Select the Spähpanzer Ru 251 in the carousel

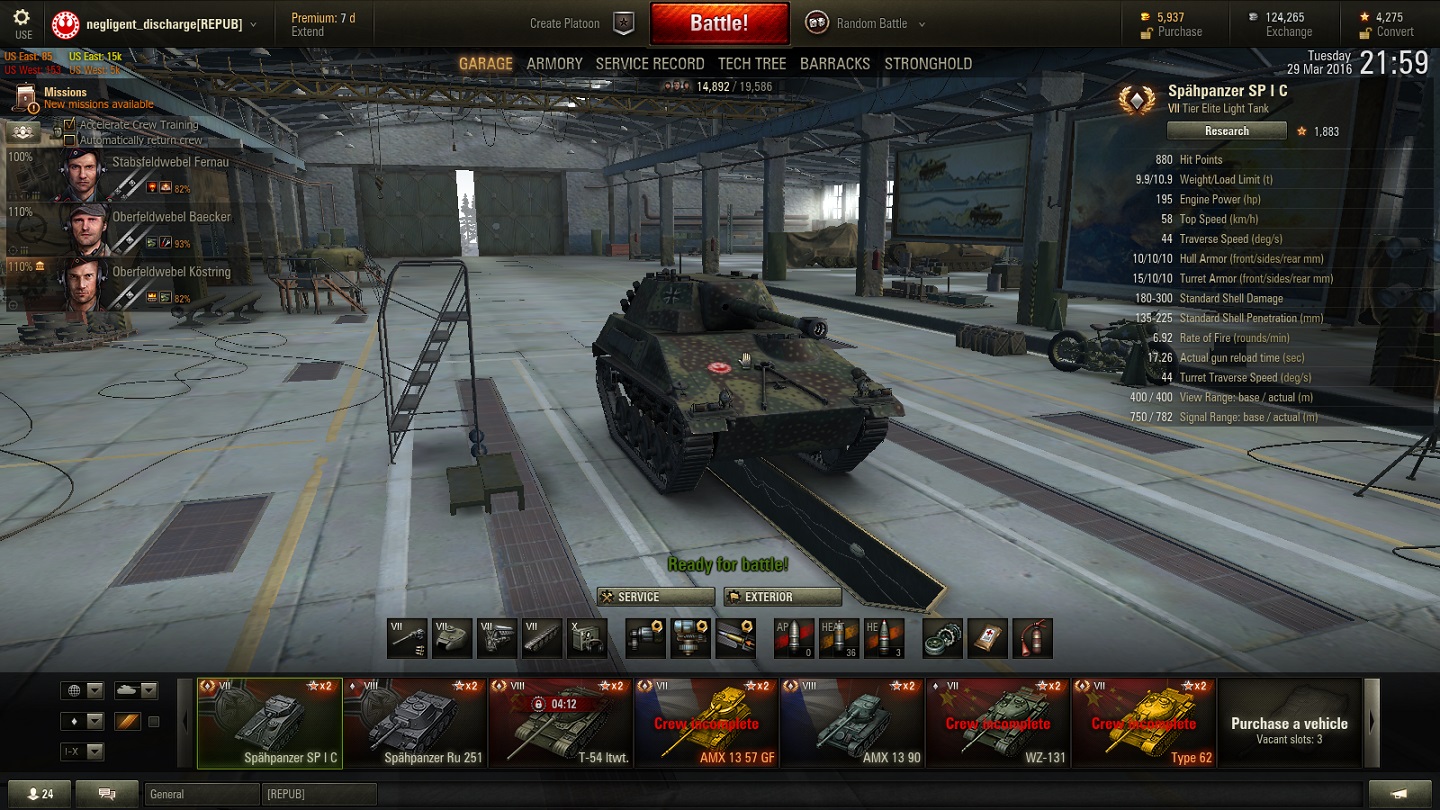(x=415, y=723)
